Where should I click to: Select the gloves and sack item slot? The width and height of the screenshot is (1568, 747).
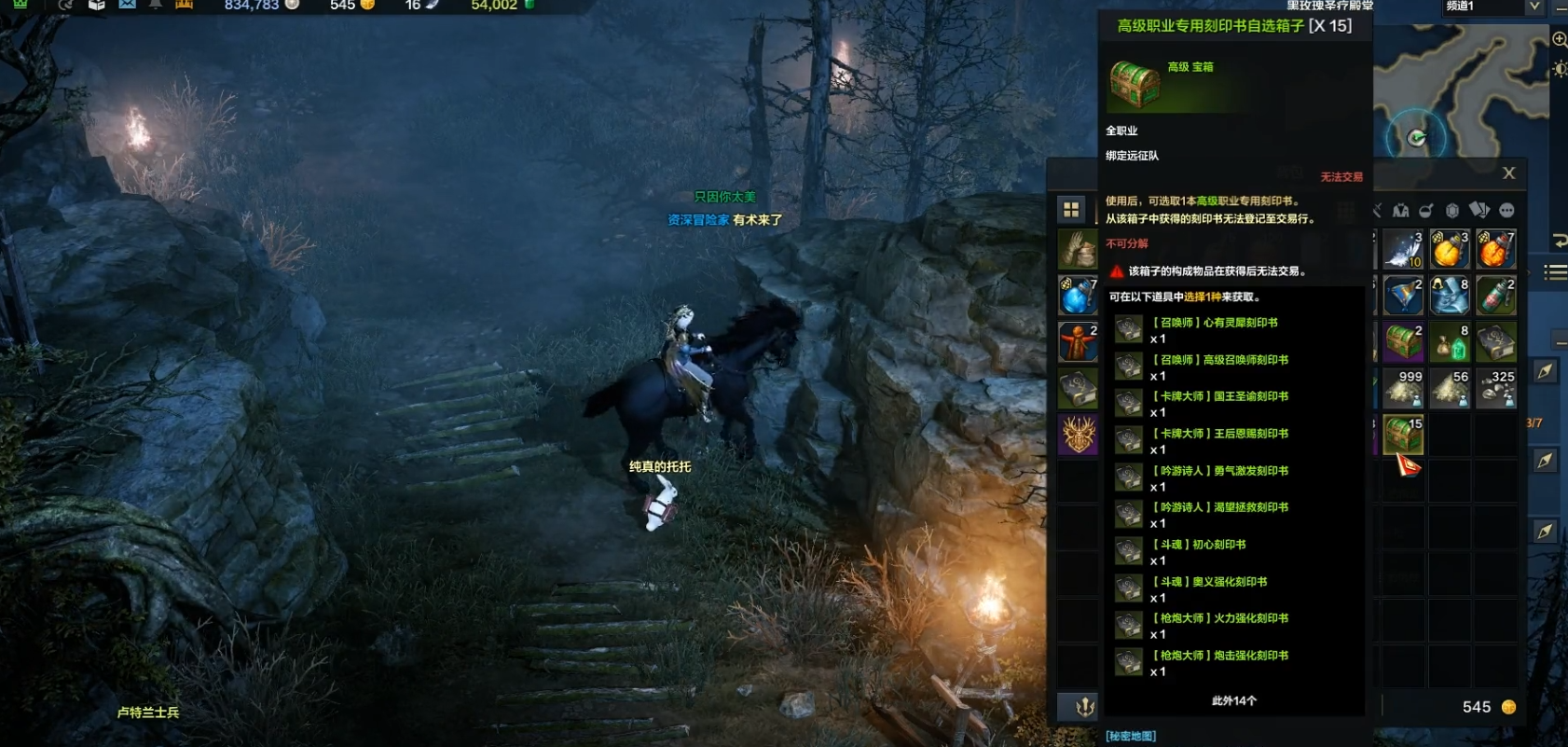pyautogui.click(x=1078, y=249)
